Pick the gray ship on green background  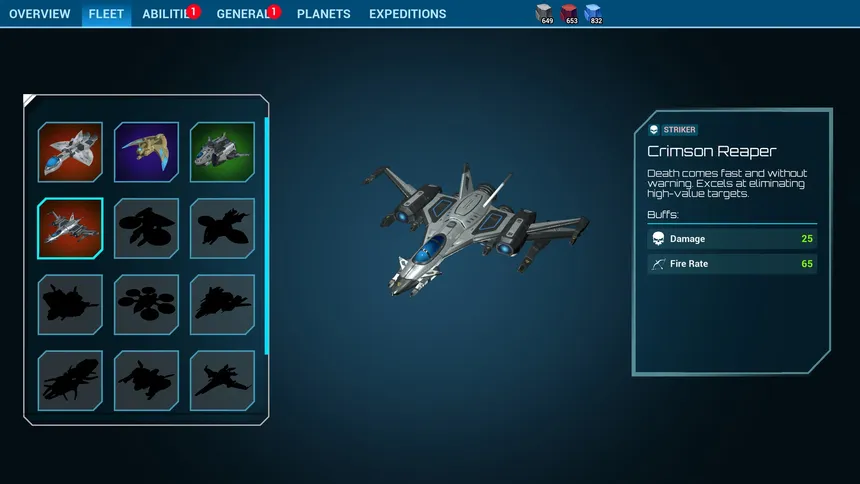pos(222,152)
